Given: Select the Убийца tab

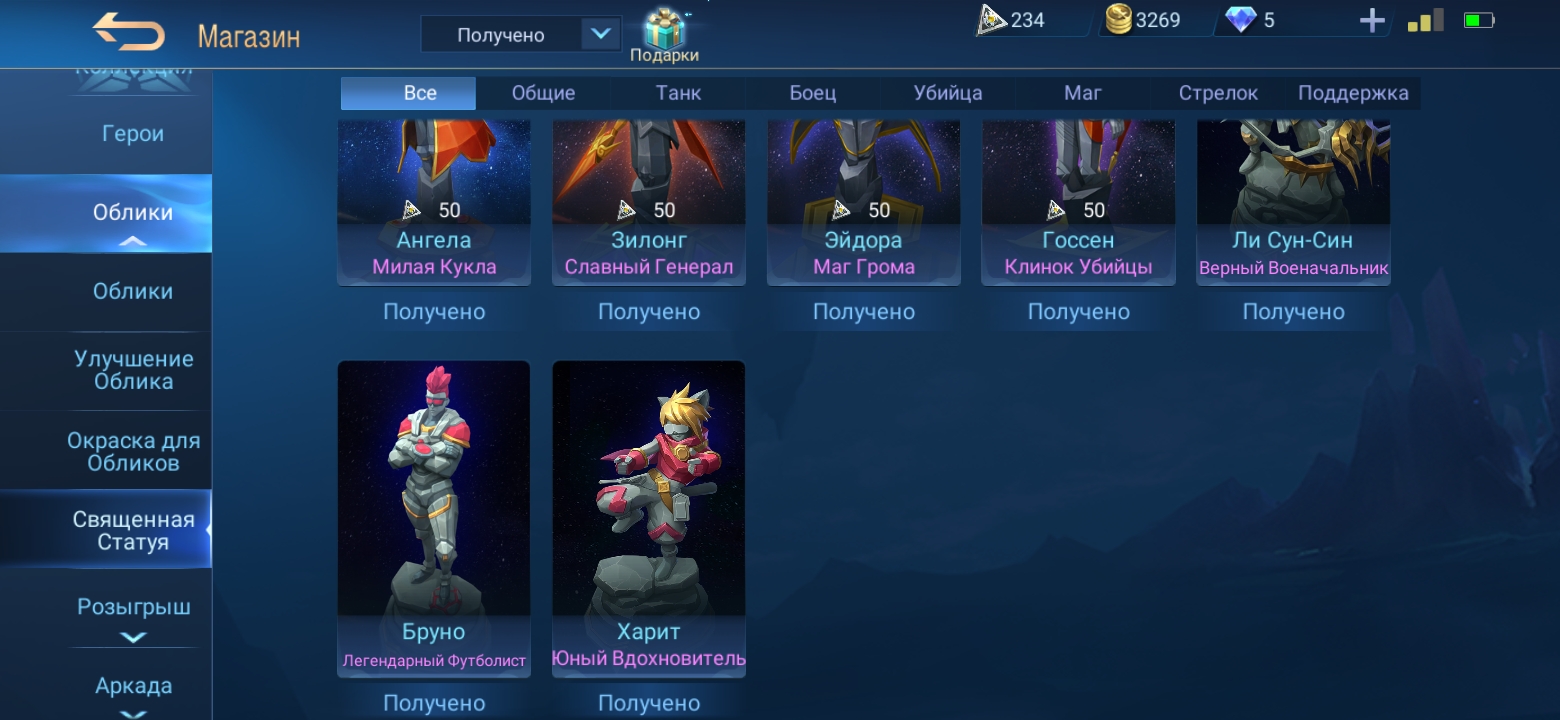Looking at the screenshot, I should [947, 93].
